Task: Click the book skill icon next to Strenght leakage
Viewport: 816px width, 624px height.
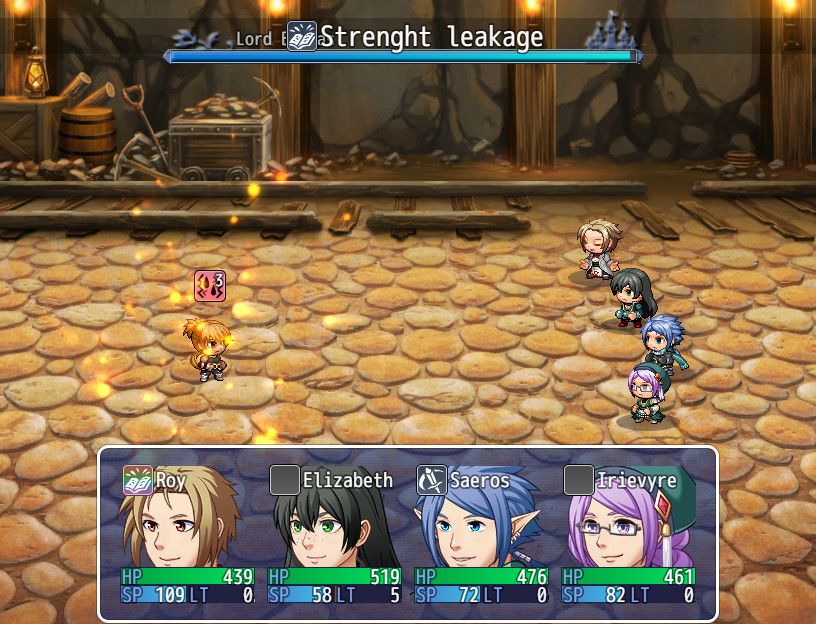Action: 302,37
